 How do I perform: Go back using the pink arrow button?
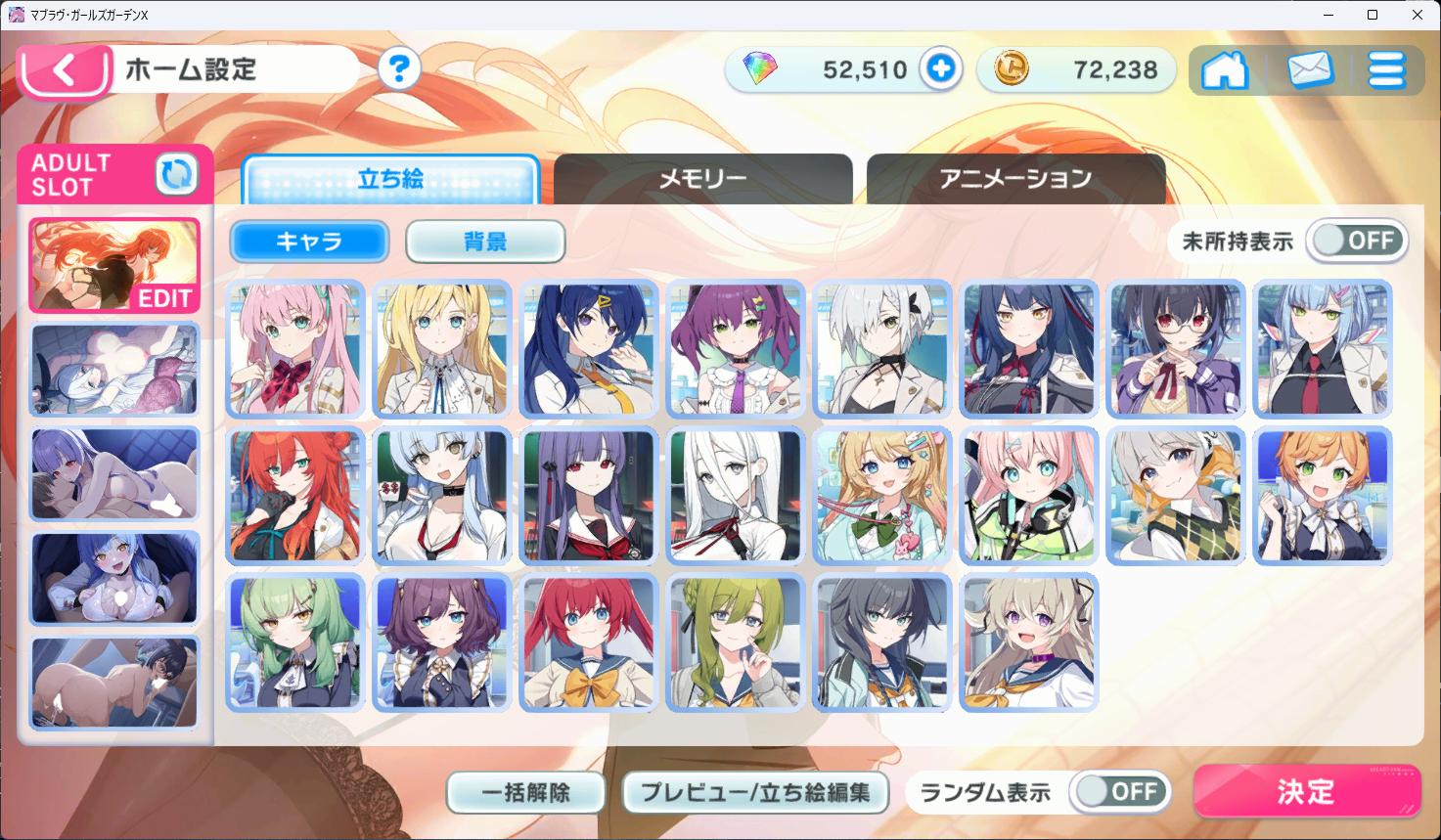[63, 71]
